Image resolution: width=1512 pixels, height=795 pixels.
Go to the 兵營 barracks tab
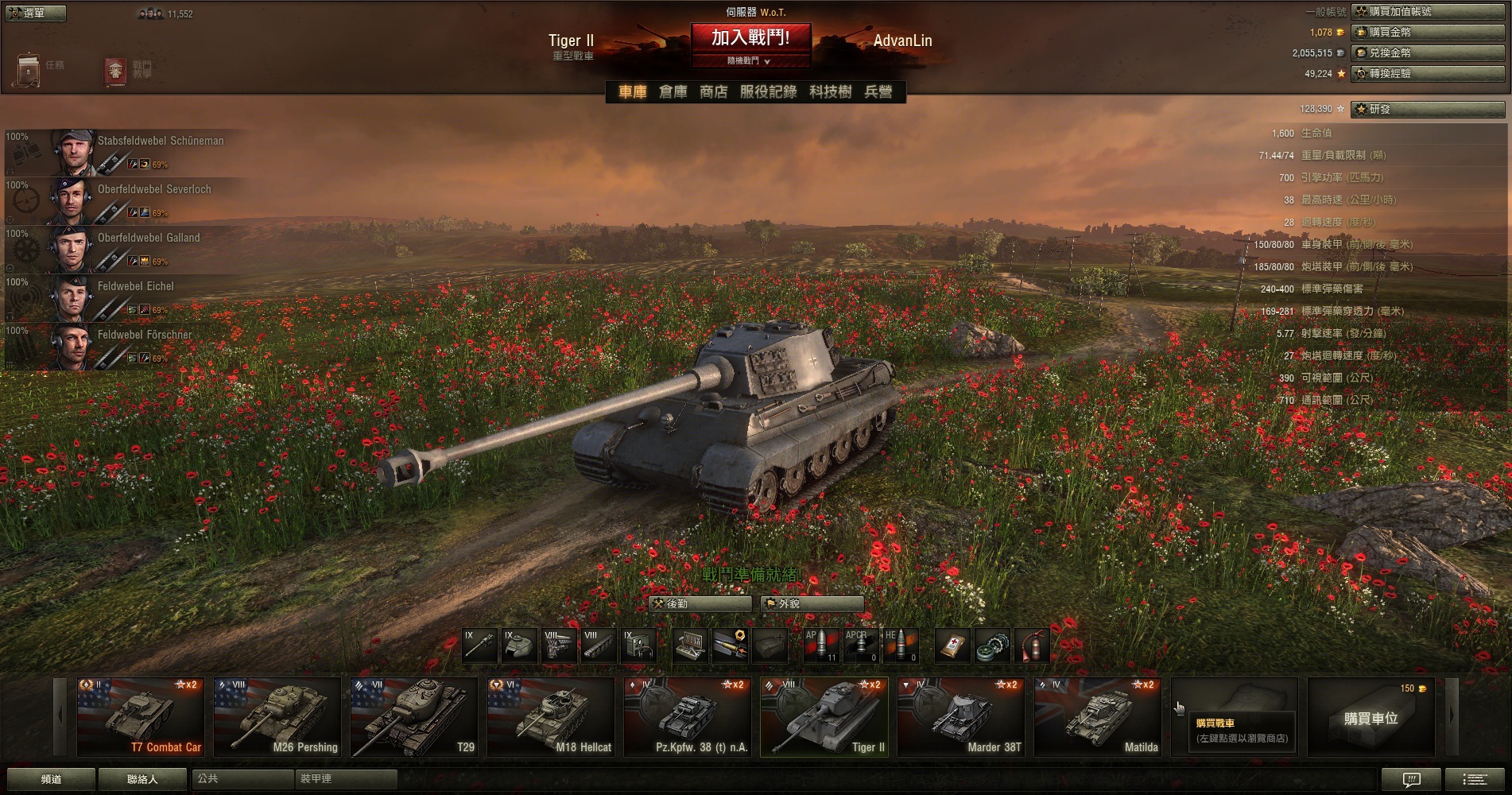click(878, 92)
